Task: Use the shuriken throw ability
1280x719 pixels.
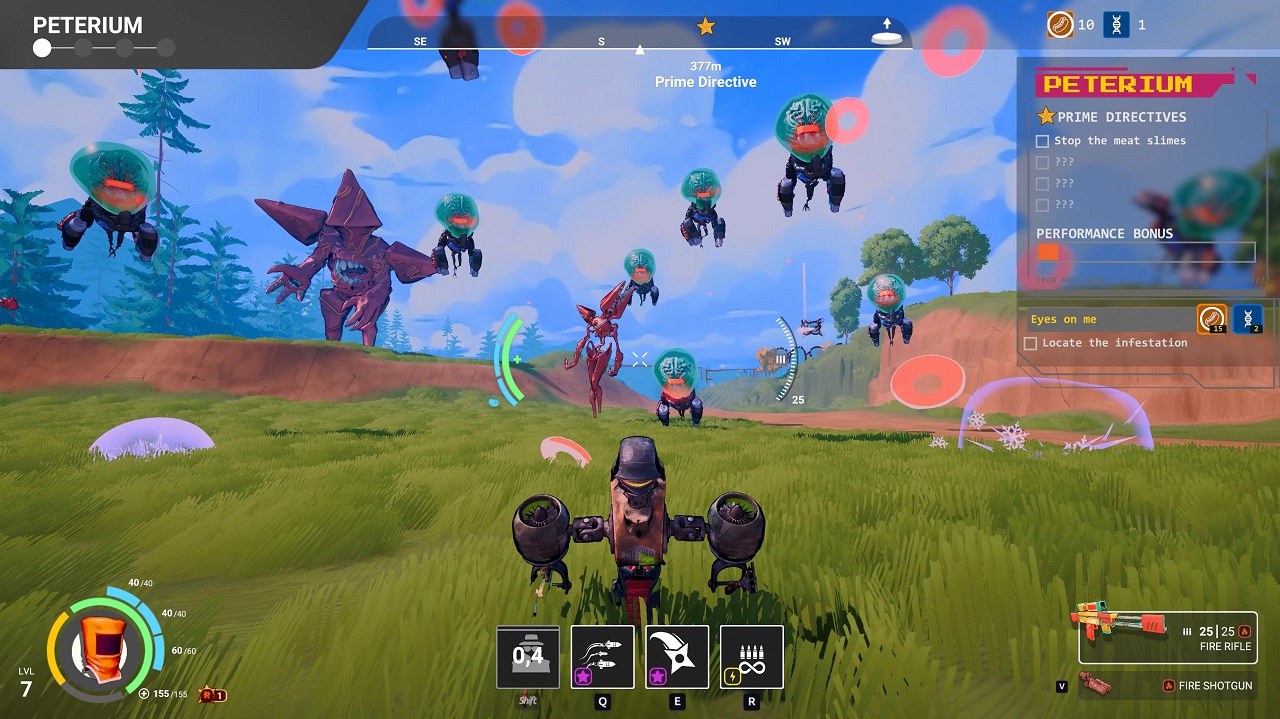Action: pos(677,657)
